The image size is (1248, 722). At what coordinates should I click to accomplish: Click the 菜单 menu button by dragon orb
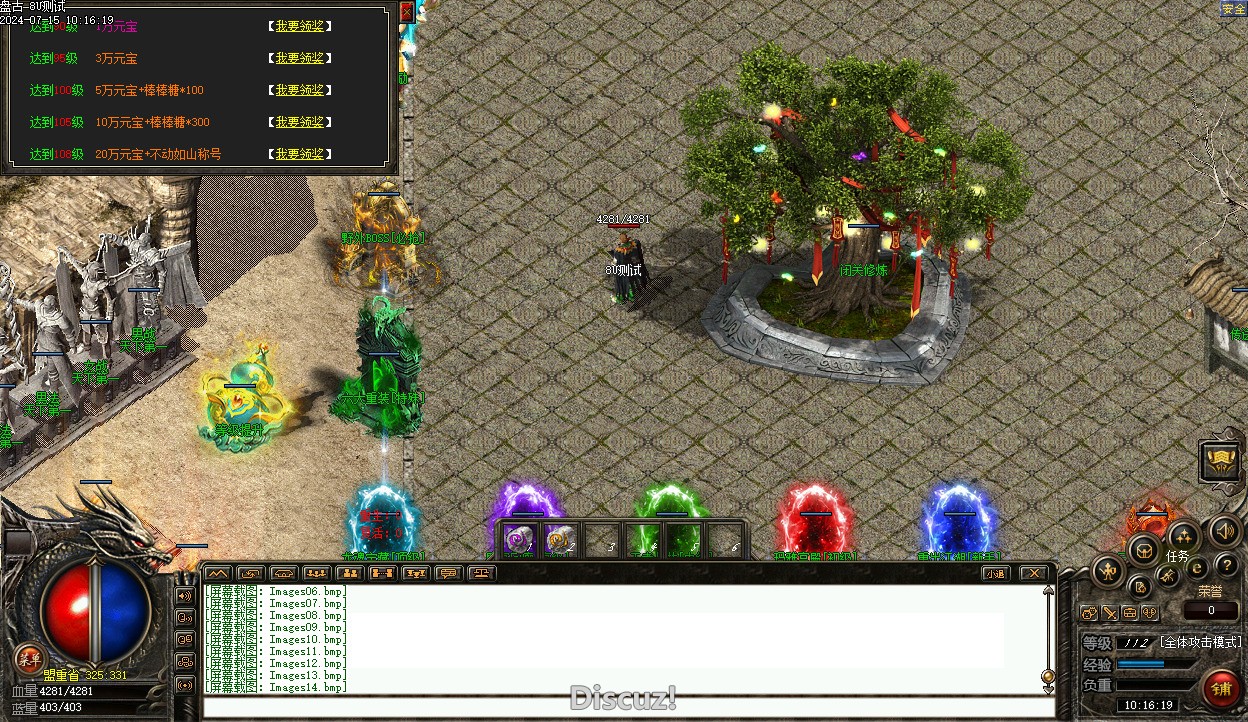[x=29, y=657]
